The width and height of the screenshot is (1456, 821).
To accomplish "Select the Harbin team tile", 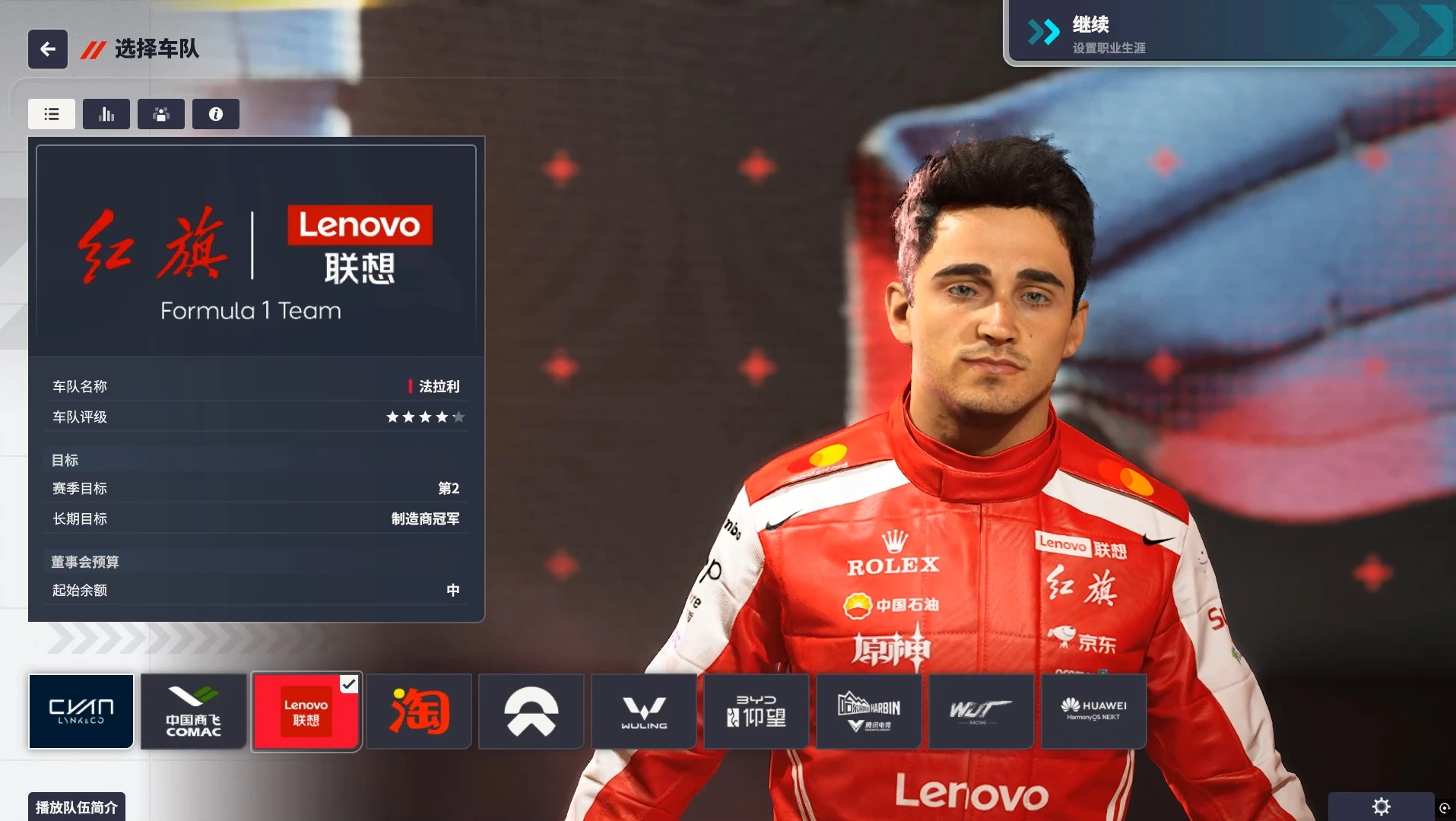I will tap(869, 712).
